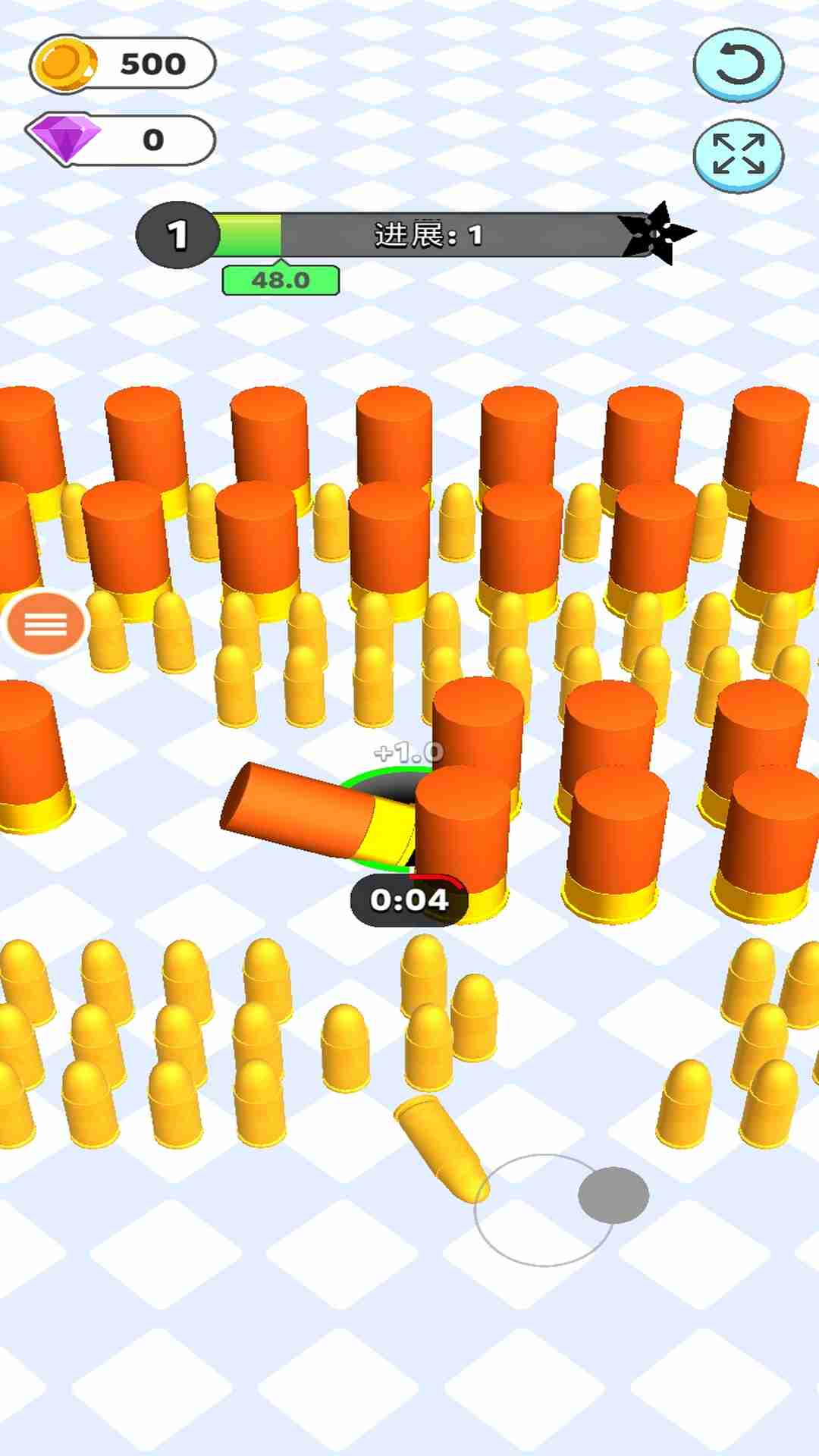Open the orange hamburger menu
This screenshot has height=1456, width=819.
click(x=46, y=624)
